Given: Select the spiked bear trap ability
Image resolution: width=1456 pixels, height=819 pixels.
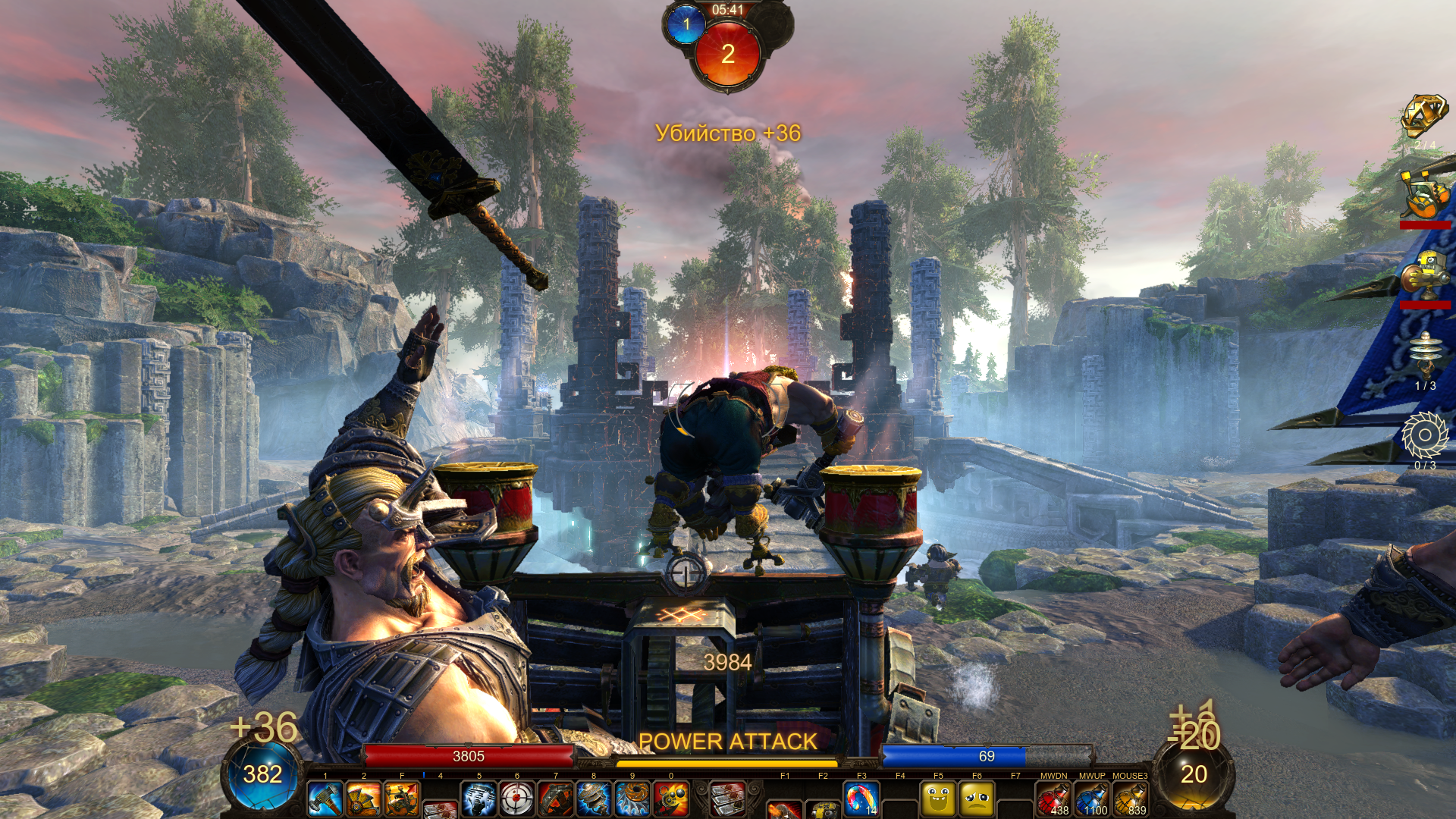Looking at the screenshot, I should pyautogui.click(x=556, y=799).
